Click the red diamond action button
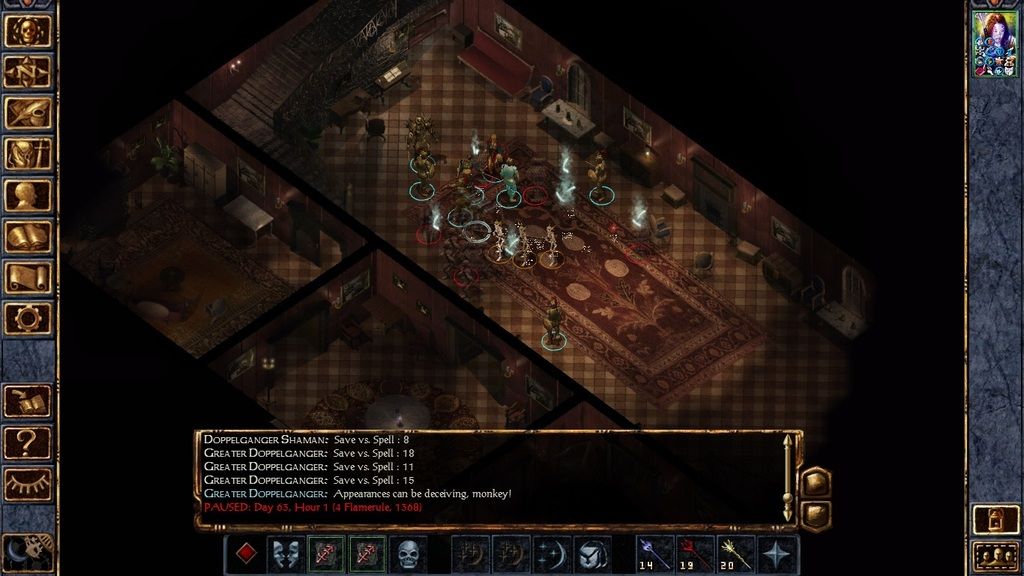 245,554
